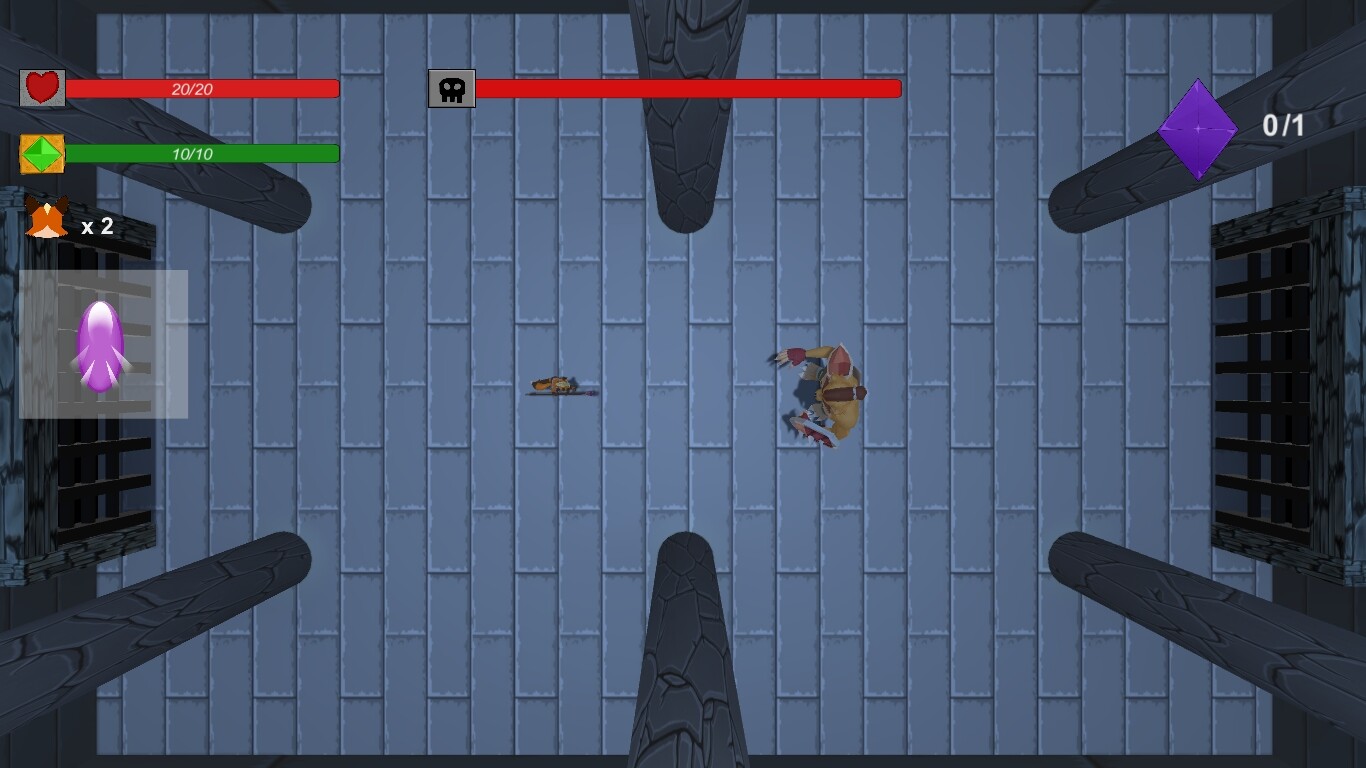Select the purple magic bolt ability slot
Image resolution: width=1366 pixels, height=768 pixels.
coord(101,345)
